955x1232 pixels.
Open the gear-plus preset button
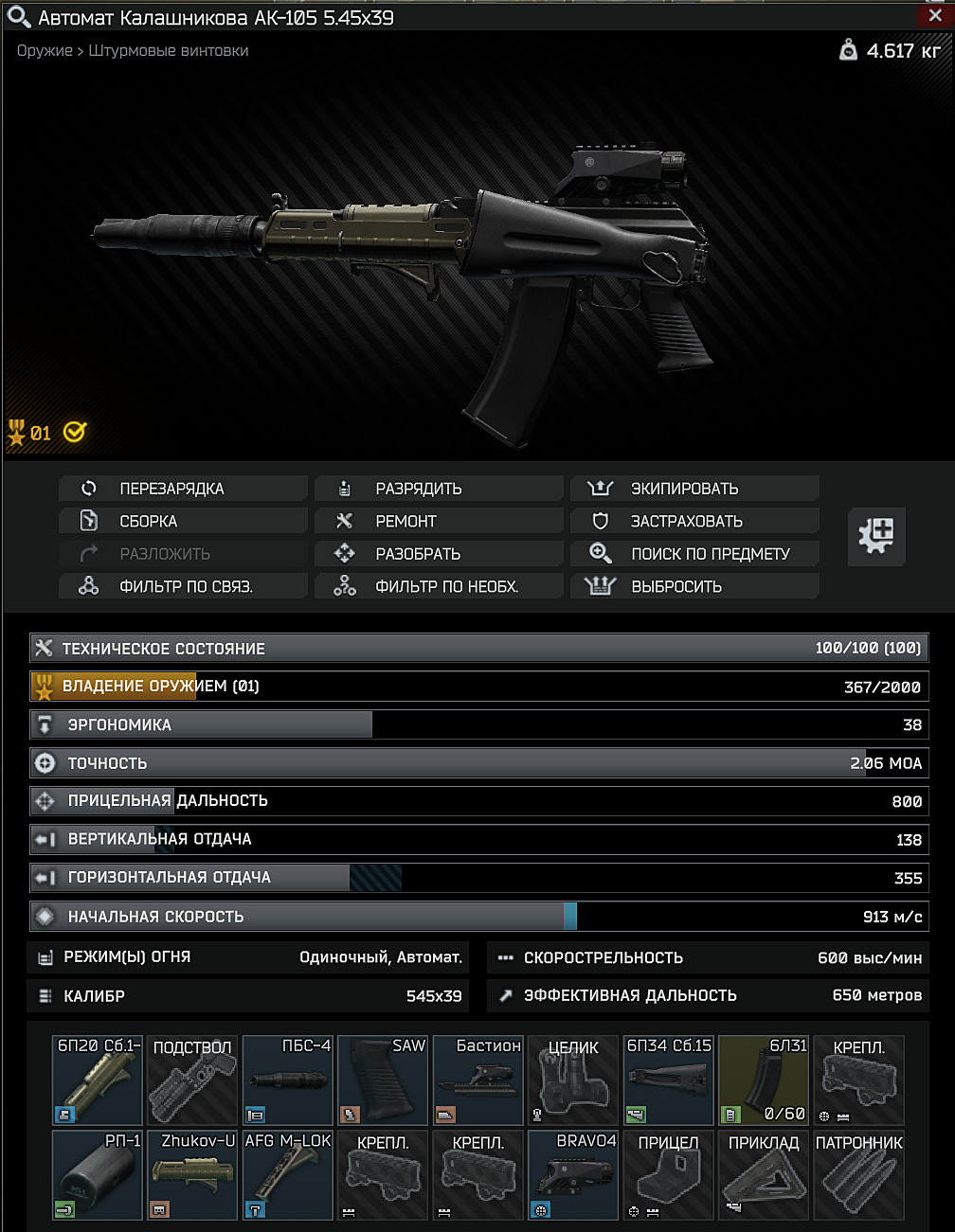pos(876,536)
